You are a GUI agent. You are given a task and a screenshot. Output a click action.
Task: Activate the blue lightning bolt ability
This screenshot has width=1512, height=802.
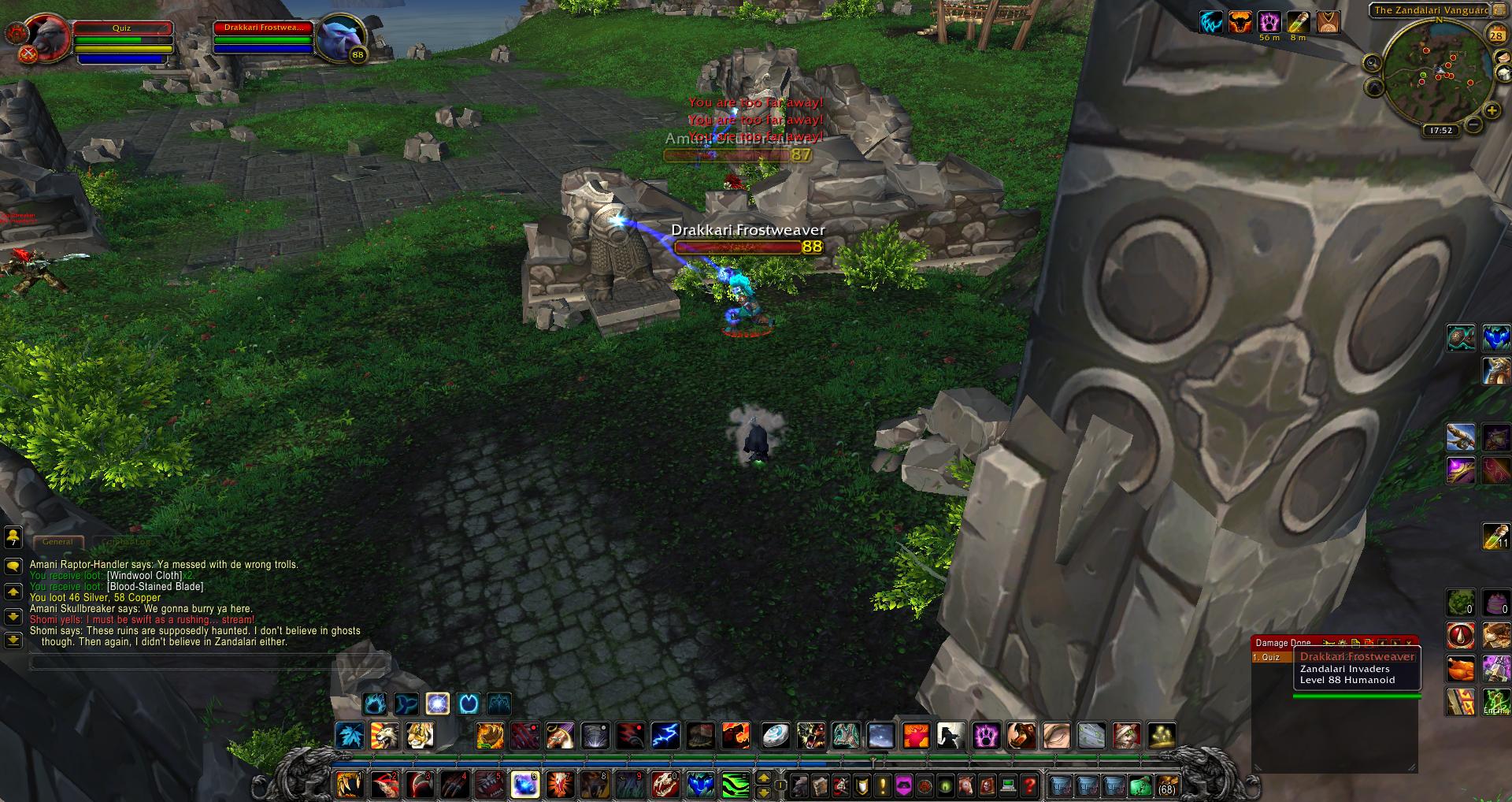point(665,736)
